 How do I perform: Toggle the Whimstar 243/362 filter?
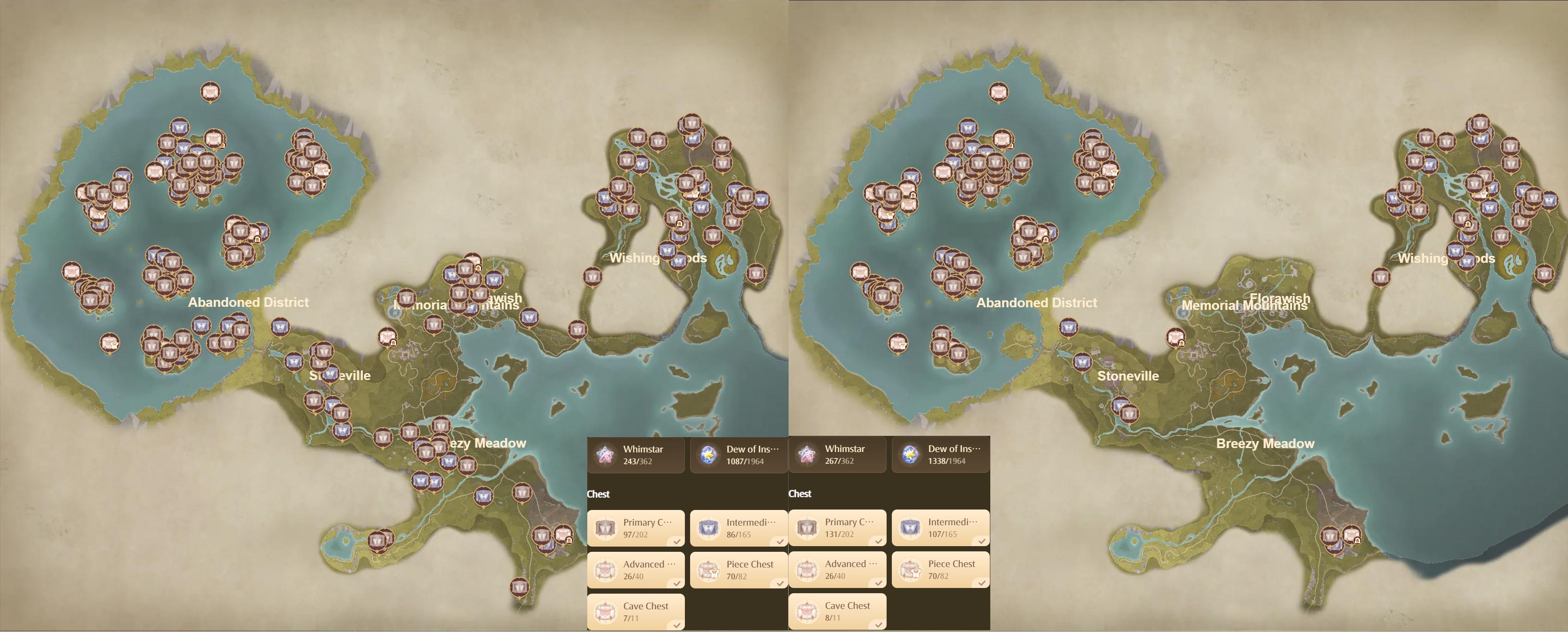pyautogui.click(x=636, y=455)
